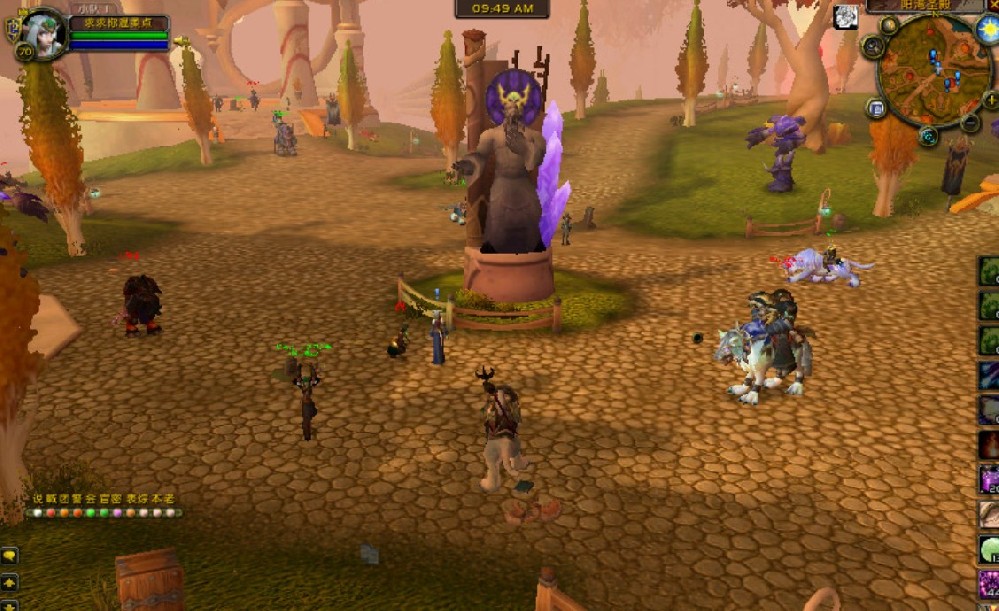
Task: Select the player portrait in the unit frame
Action: coord(42,31)
